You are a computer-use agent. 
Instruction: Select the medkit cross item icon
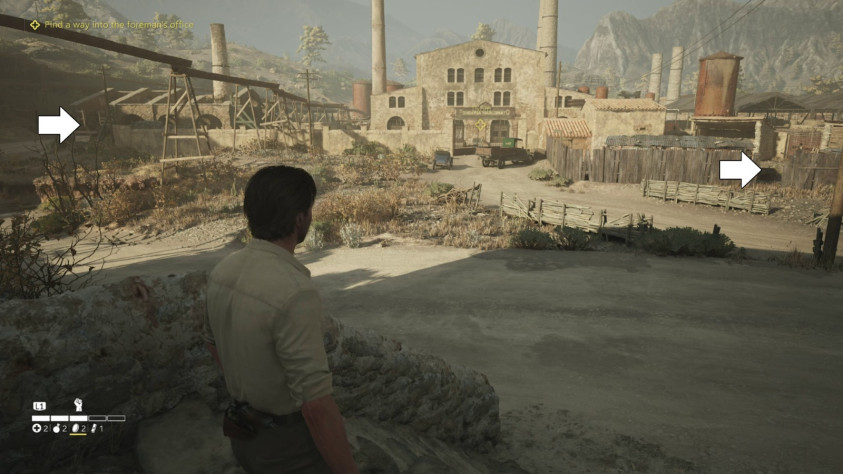[x=36, y=429]
